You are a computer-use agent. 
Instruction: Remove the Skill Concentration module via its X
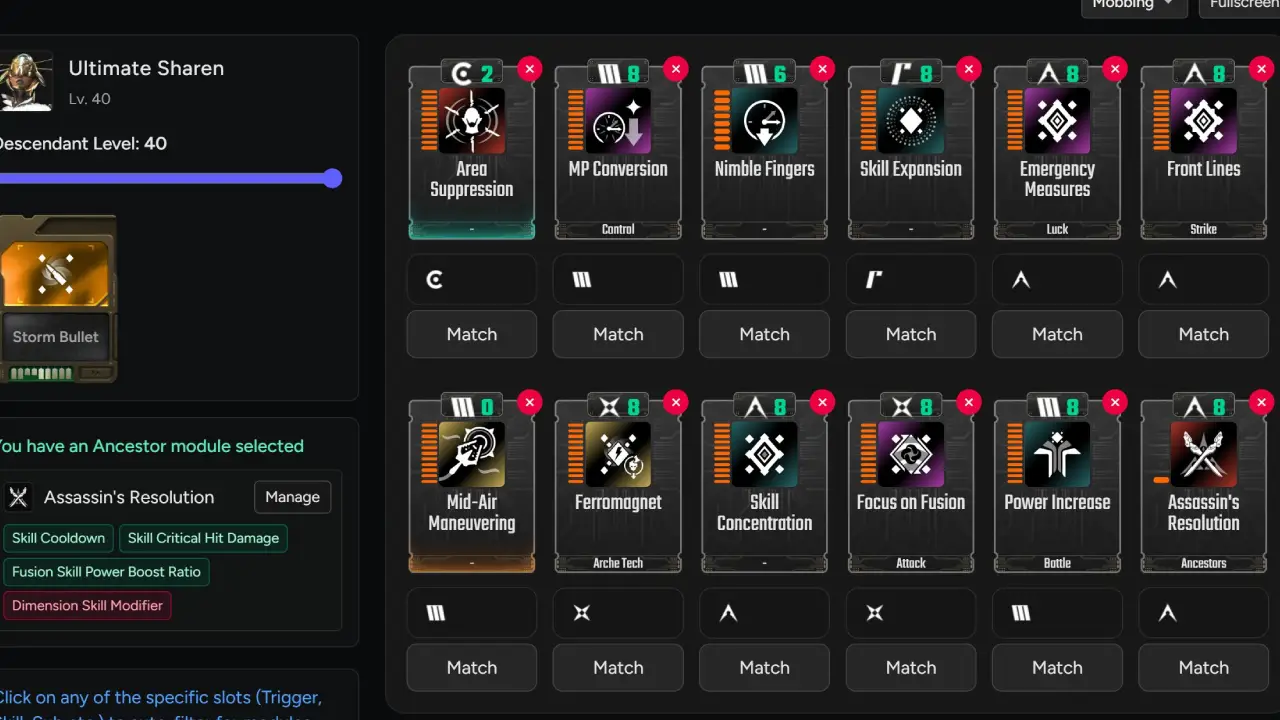822,402
